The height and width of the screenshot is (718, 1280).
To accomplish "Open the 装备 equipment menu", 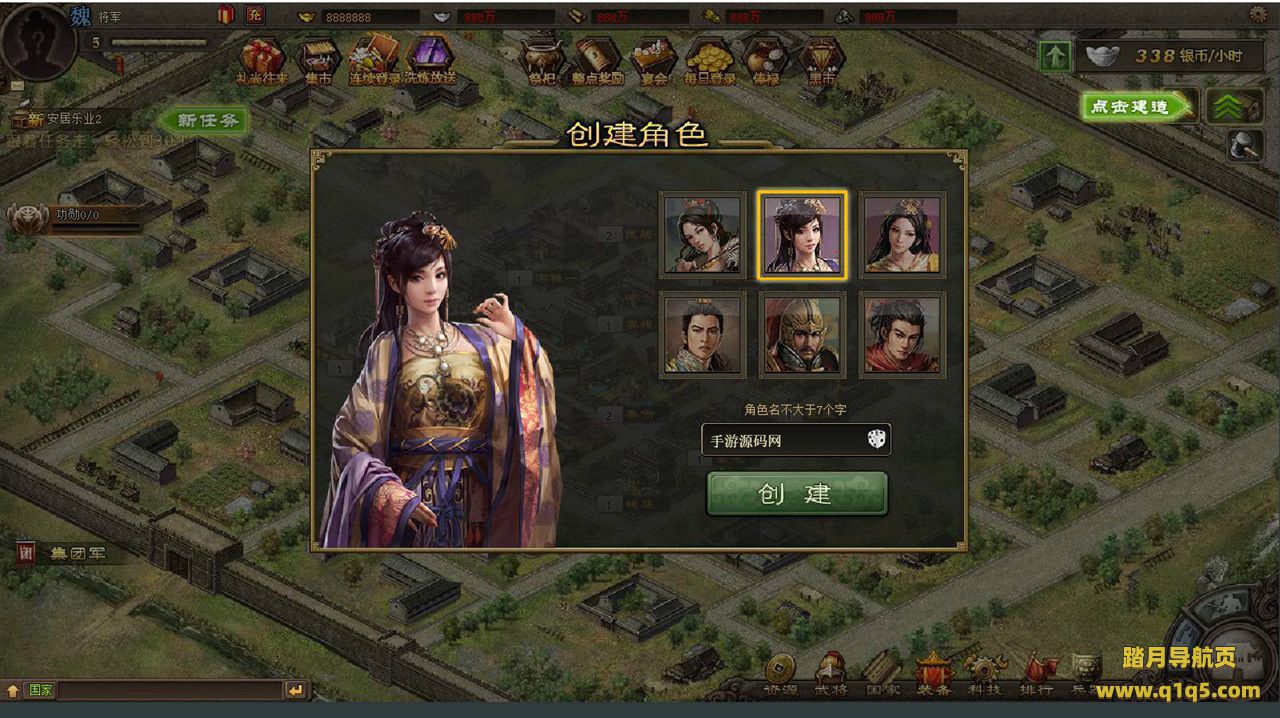I will pos(932,676).
